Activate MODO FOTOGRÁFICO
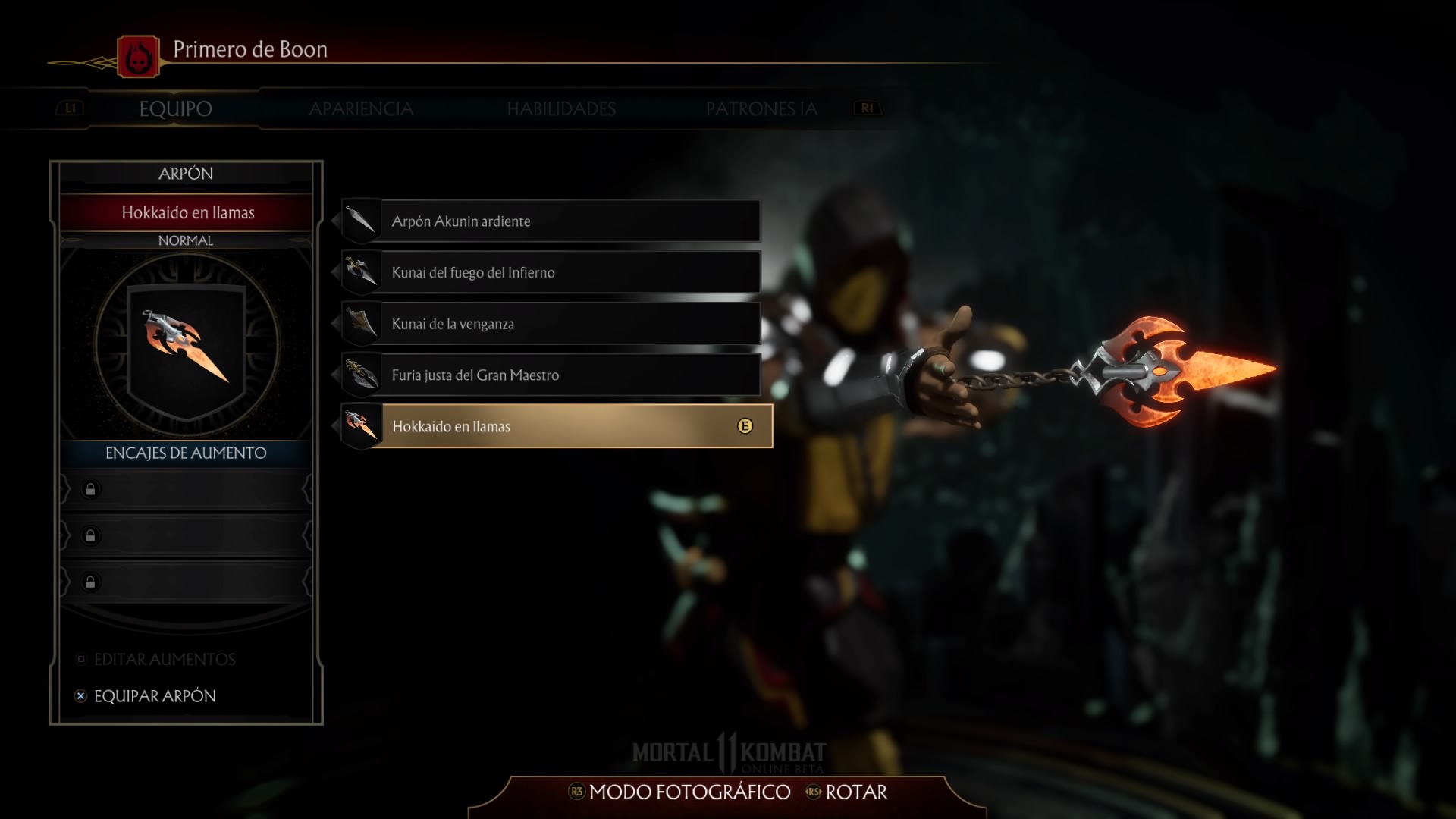 tap(689, 792)
